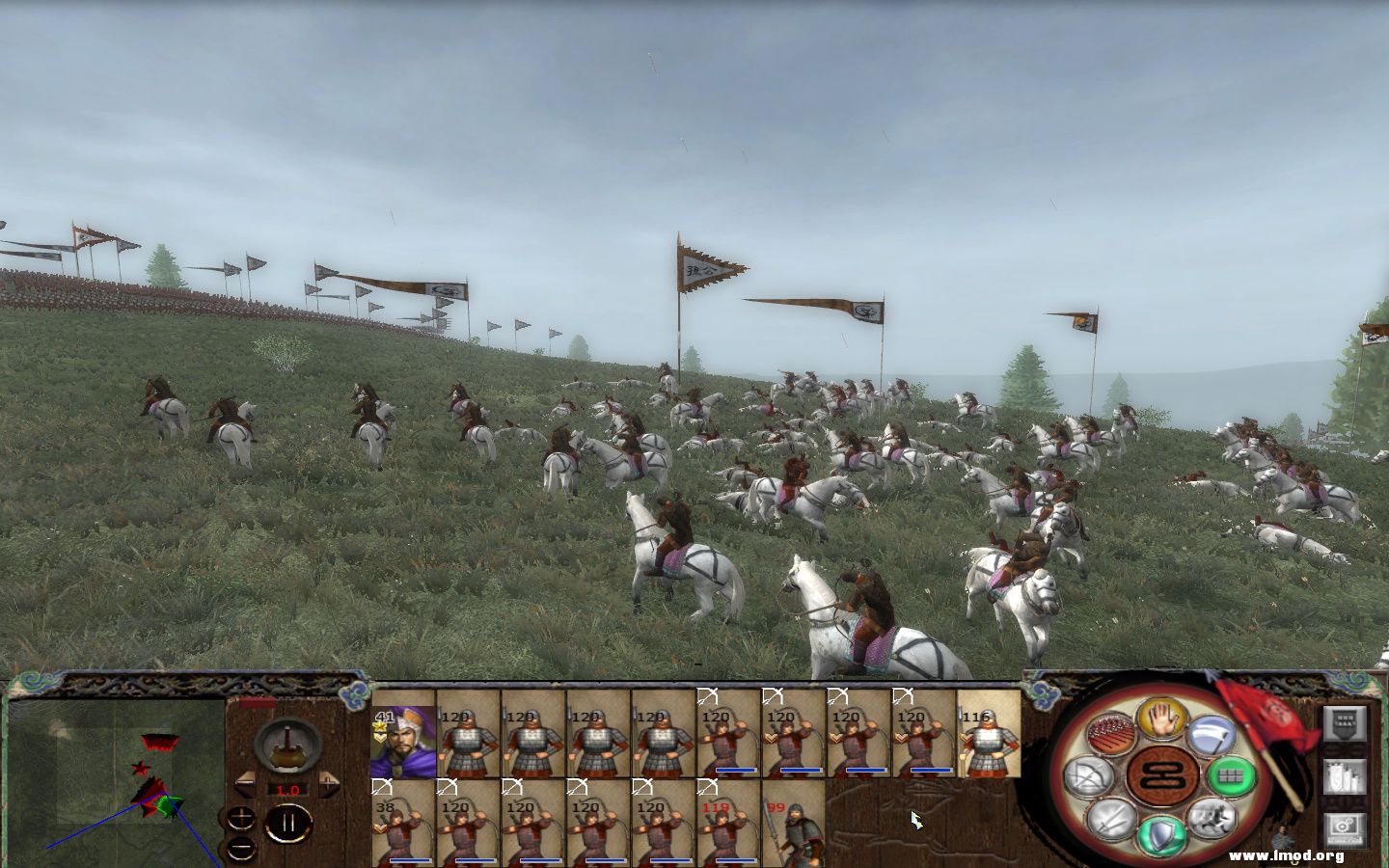Open the group formation green grid icon
The width and height of the screenshot is (1389, 868).
click(1232, 777)
